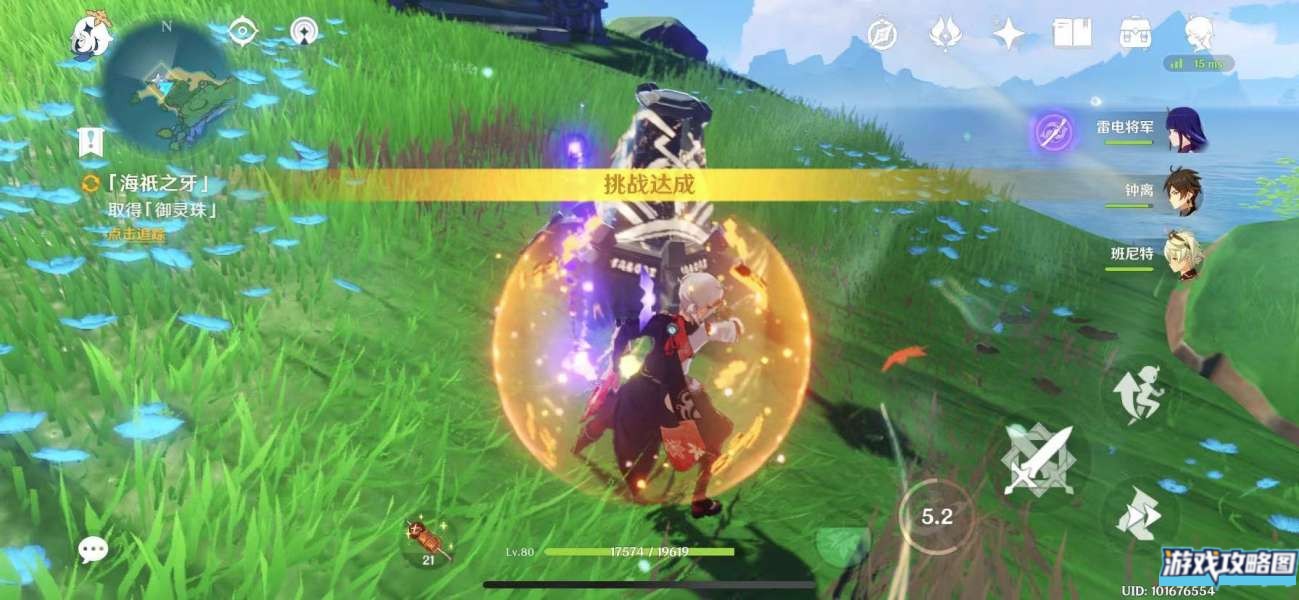1299x600 pixels.
Task: Tap the 海祇之牙 quest tracker
Action: [x=150, y=184]
